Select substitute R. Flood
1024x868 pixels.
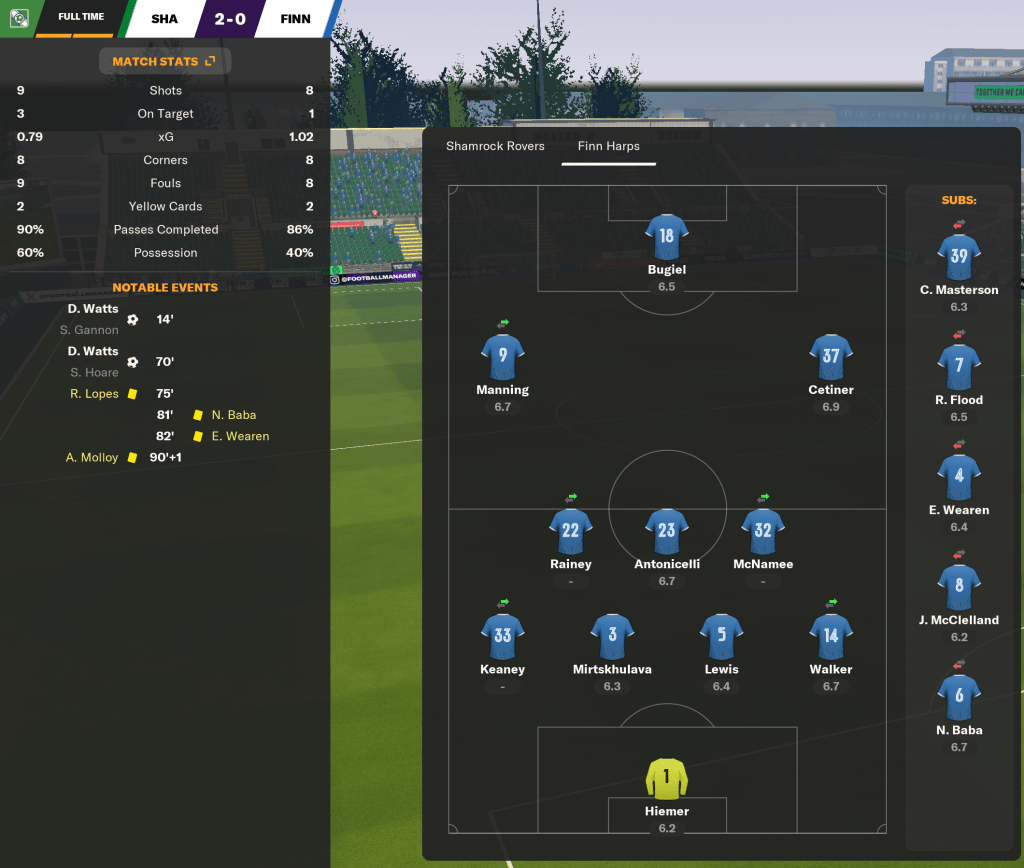(958, 366)
